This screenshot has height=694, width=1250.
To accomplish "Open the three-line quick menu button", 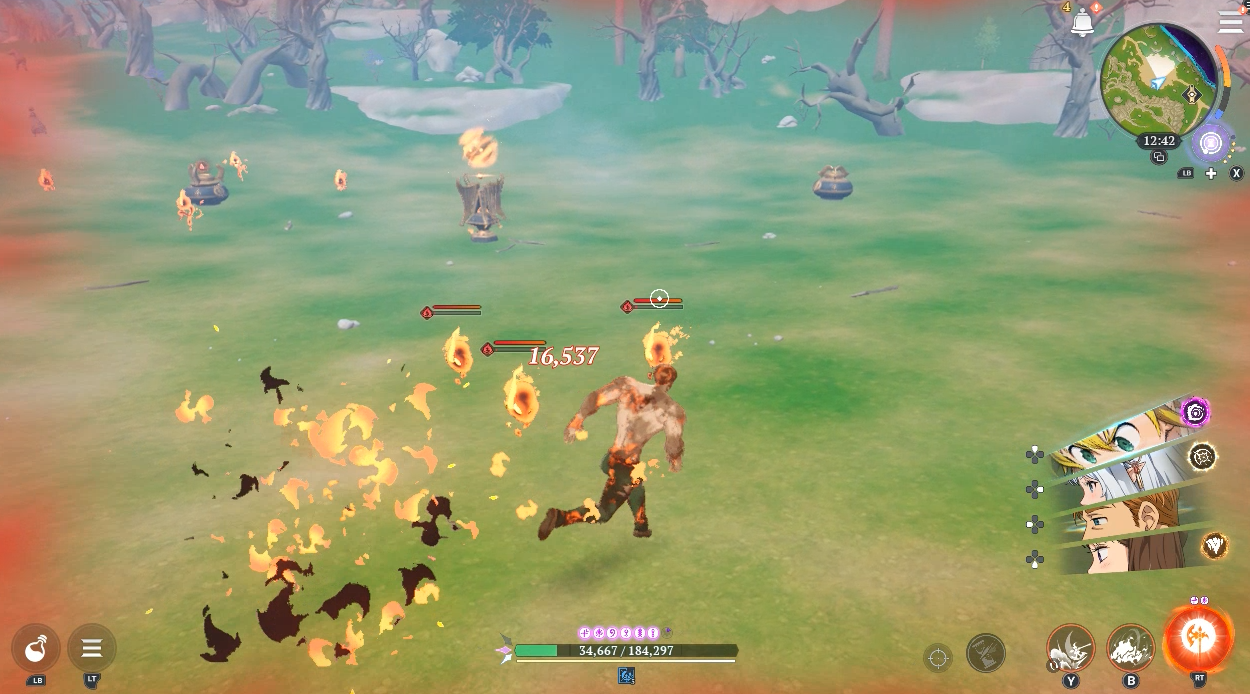I will tap(92, 648).
